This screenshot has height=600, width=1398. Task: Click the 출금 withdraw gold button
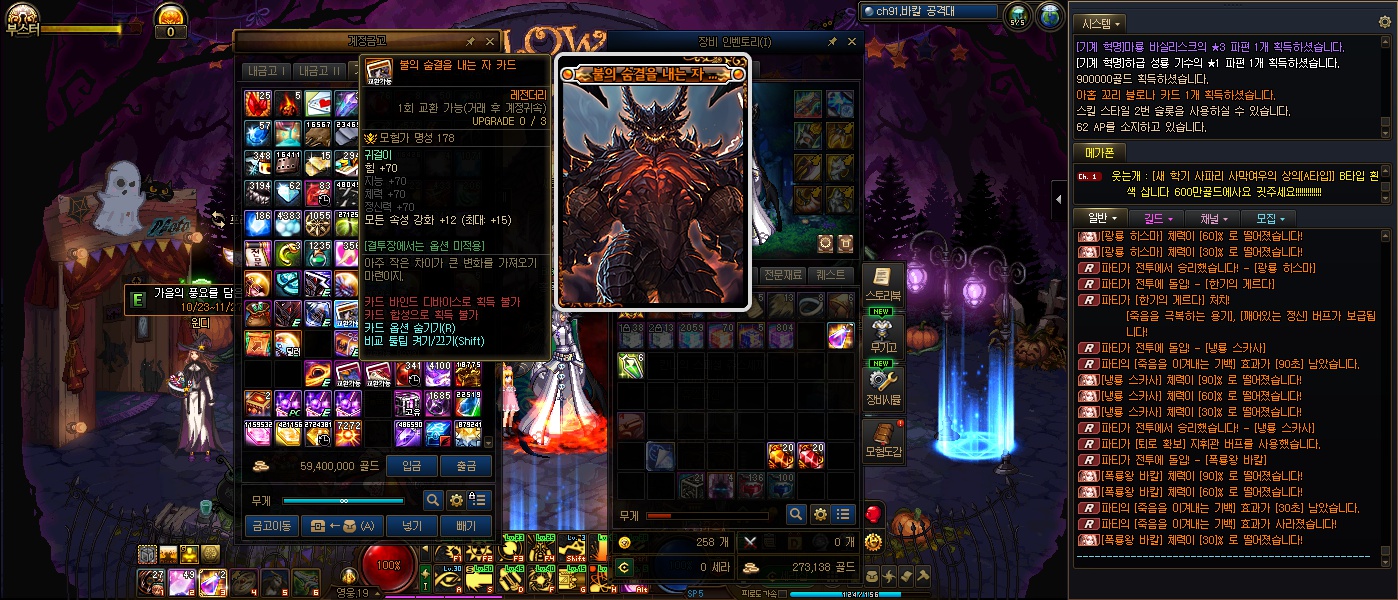(x=466, y=466)
